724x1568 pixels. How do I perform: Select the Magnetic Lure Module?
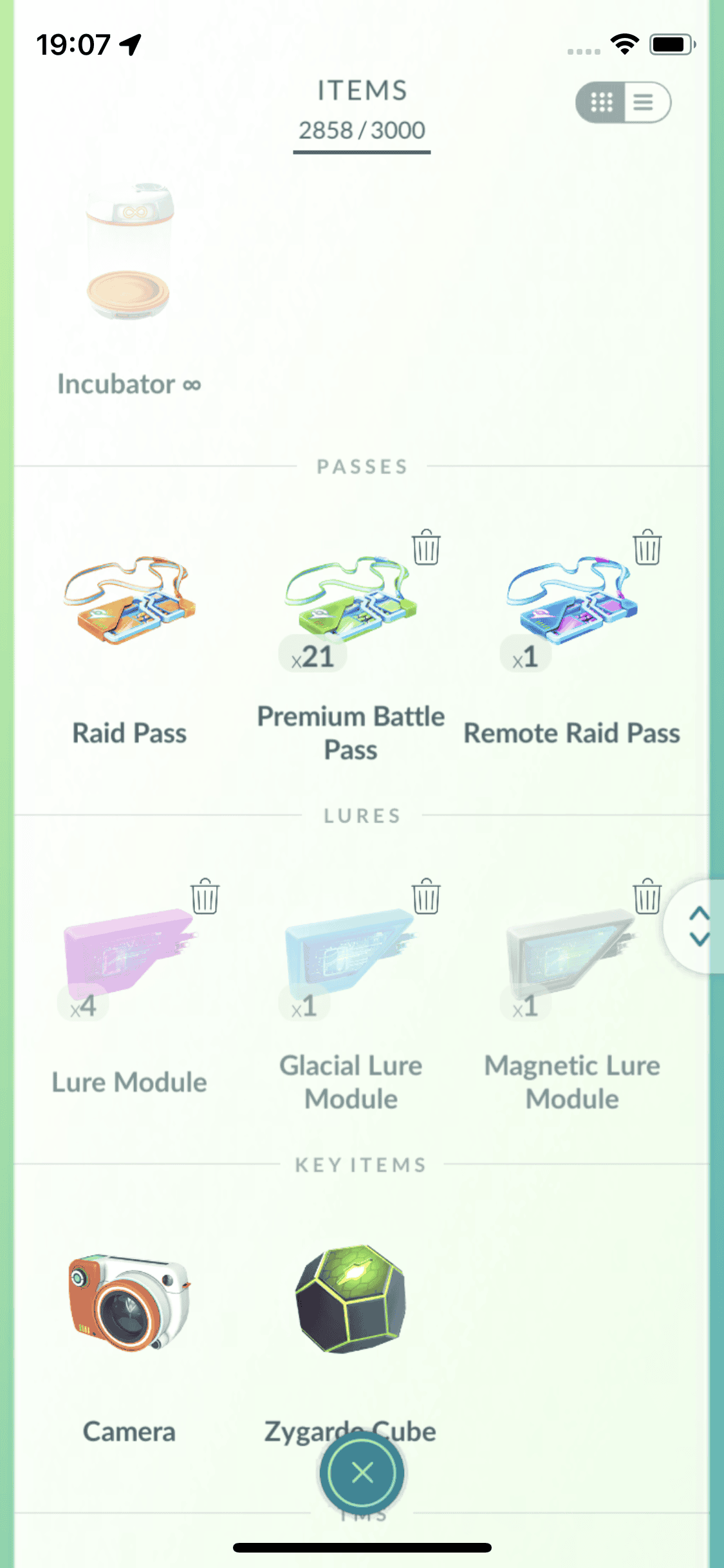click(571, 949)
